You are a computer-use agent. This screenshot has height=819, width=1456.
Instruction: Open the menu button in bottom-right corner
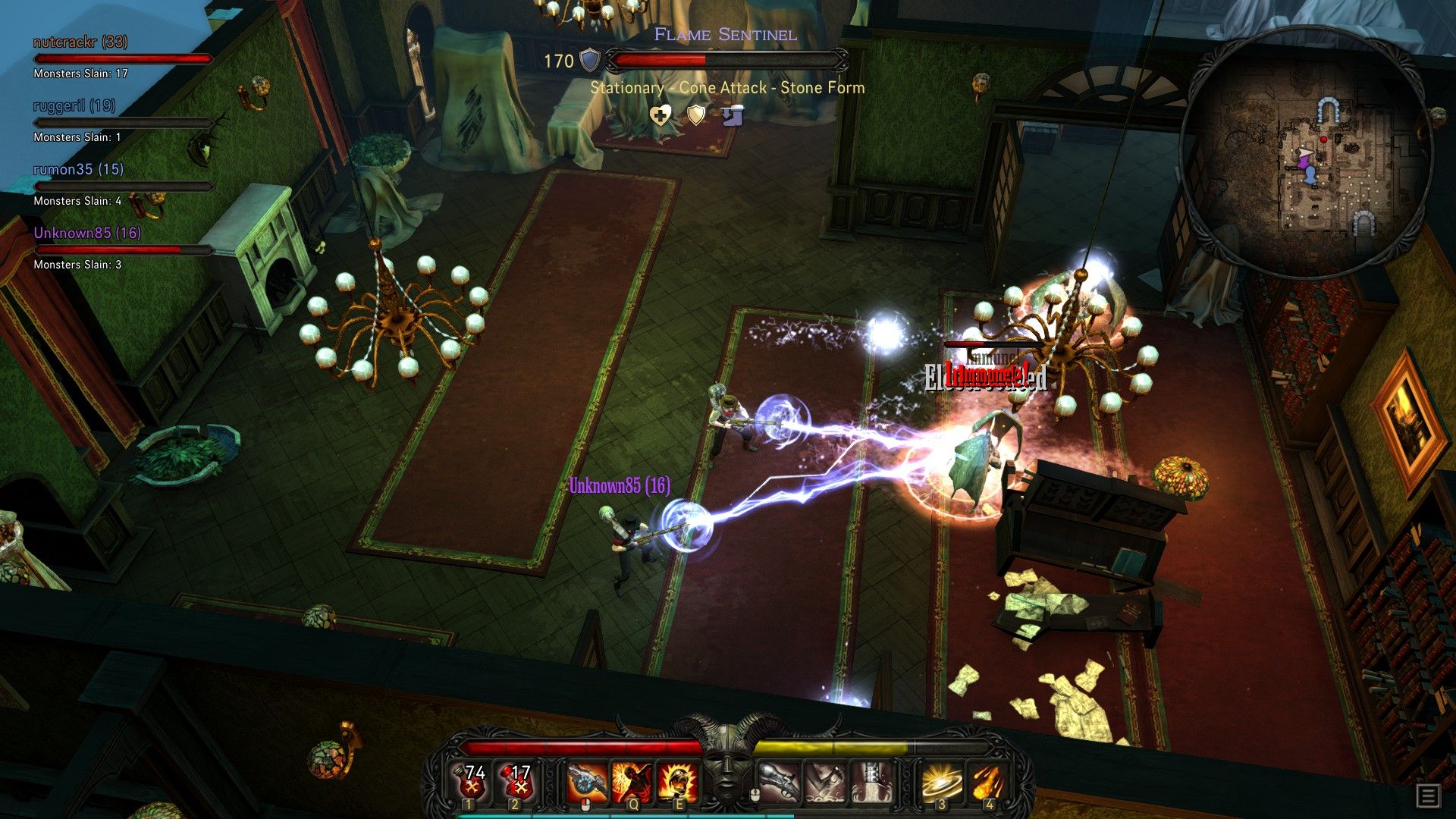pyautogui.click(x=1428, y=796)
